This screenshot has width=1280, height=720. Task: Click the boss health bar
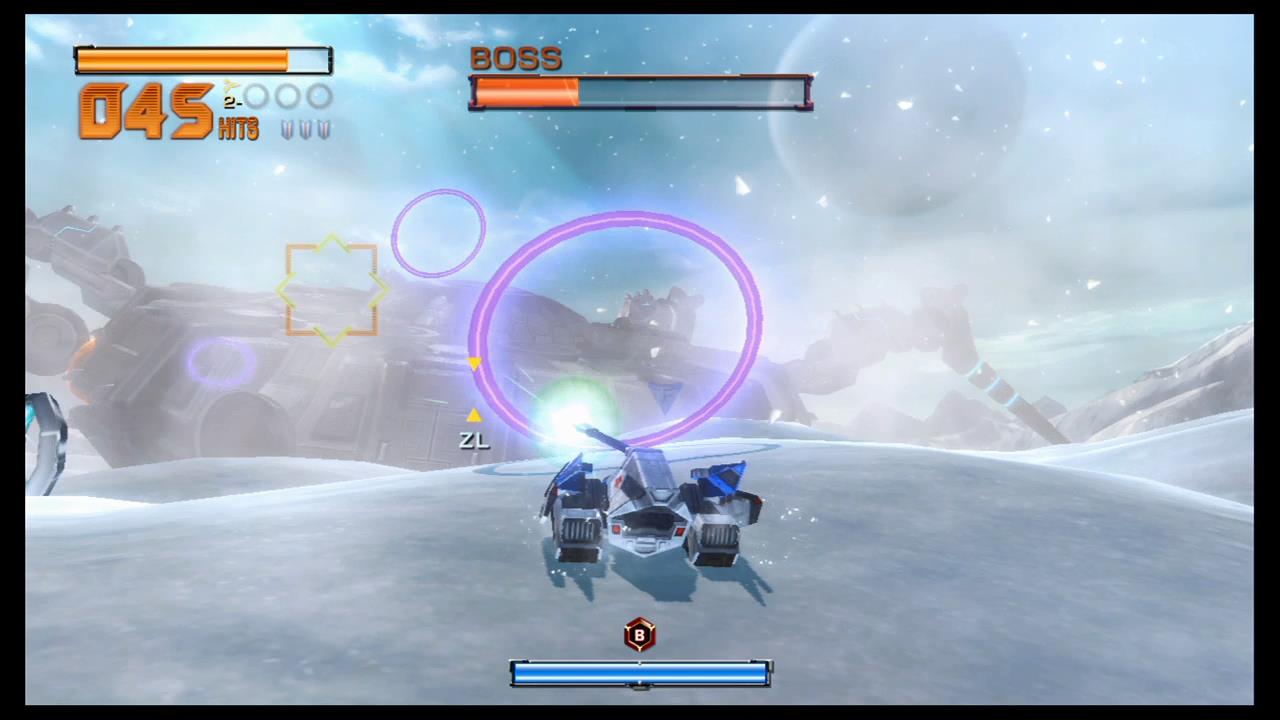tap(640, 92)
